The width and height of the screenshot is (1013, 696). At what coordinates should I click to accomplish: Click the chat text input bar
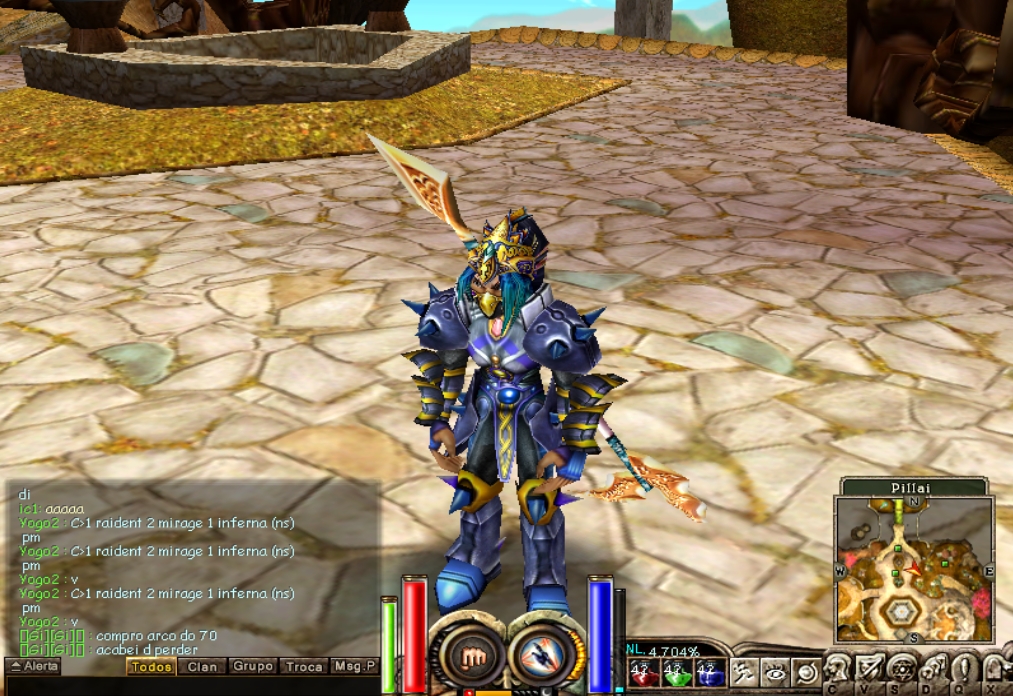[x=190, y=686]
